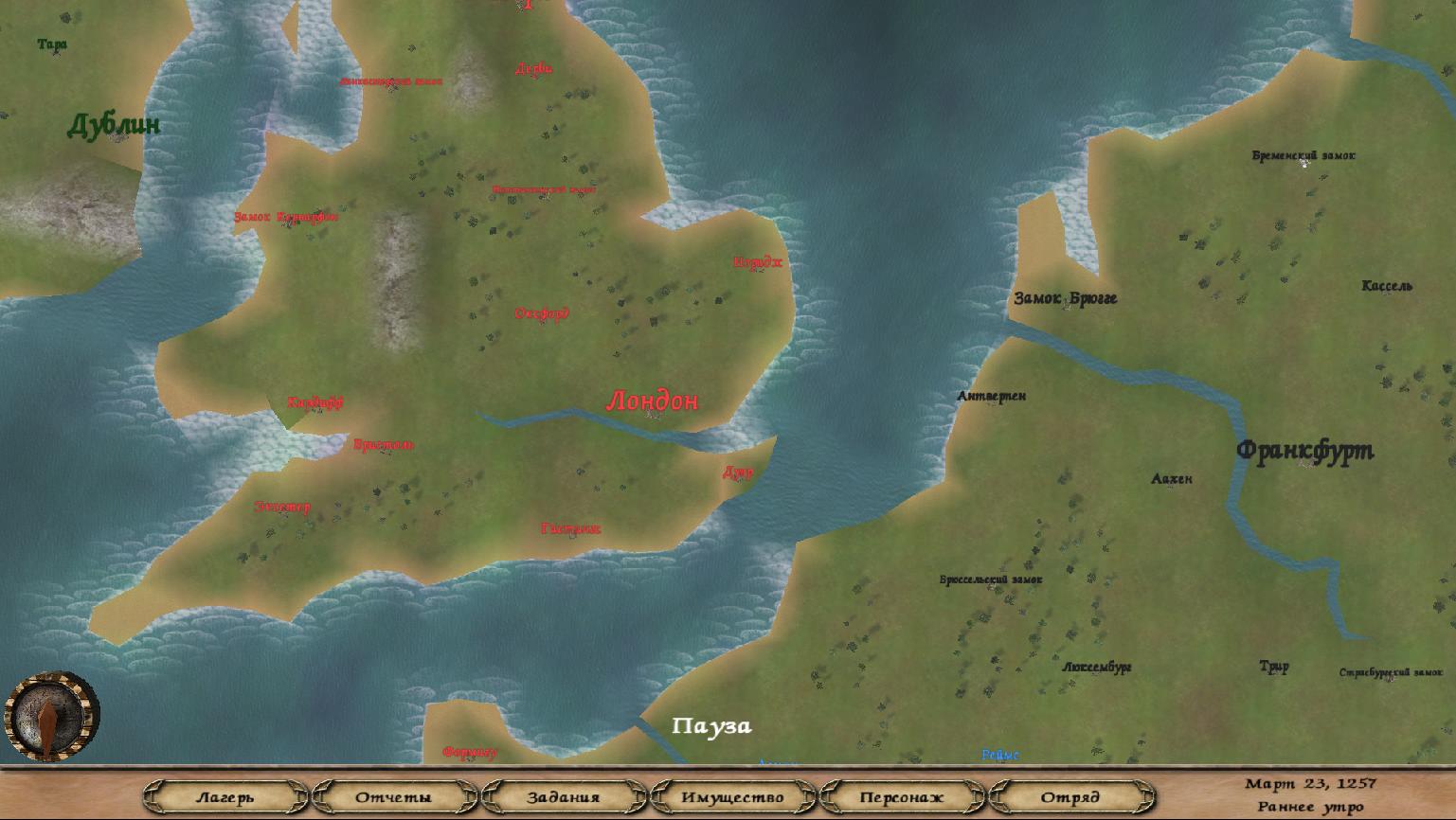The height and width of the screenshot is (820, 1456).
Task: Open the Имущество (Inventory) screen
Action: (x=732, y=797)
